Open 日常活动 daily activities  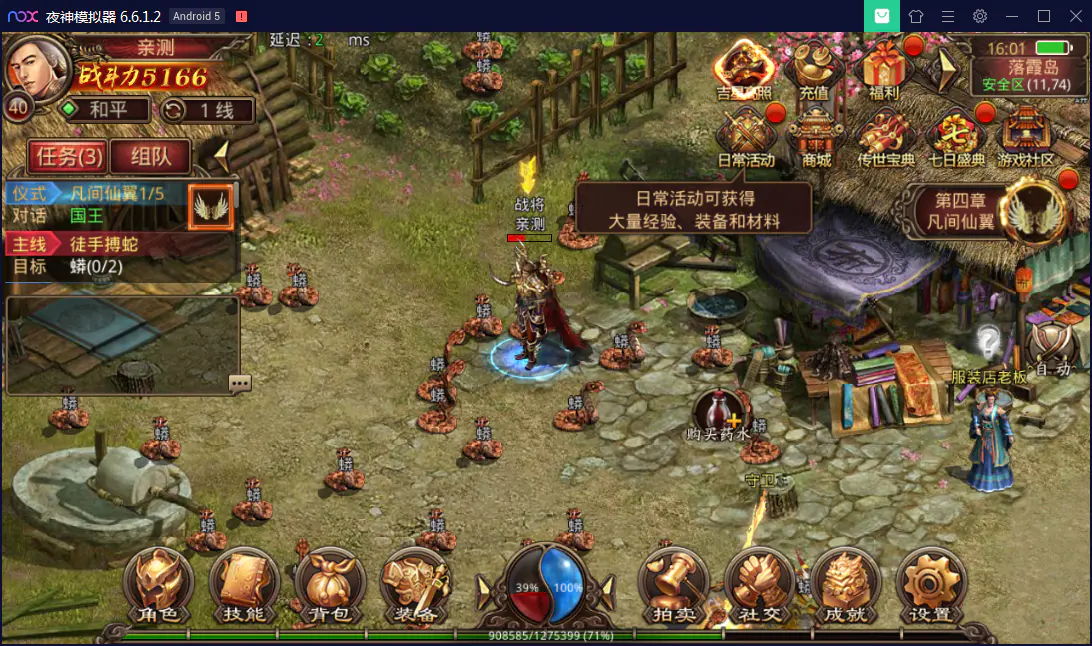[746, 136]
